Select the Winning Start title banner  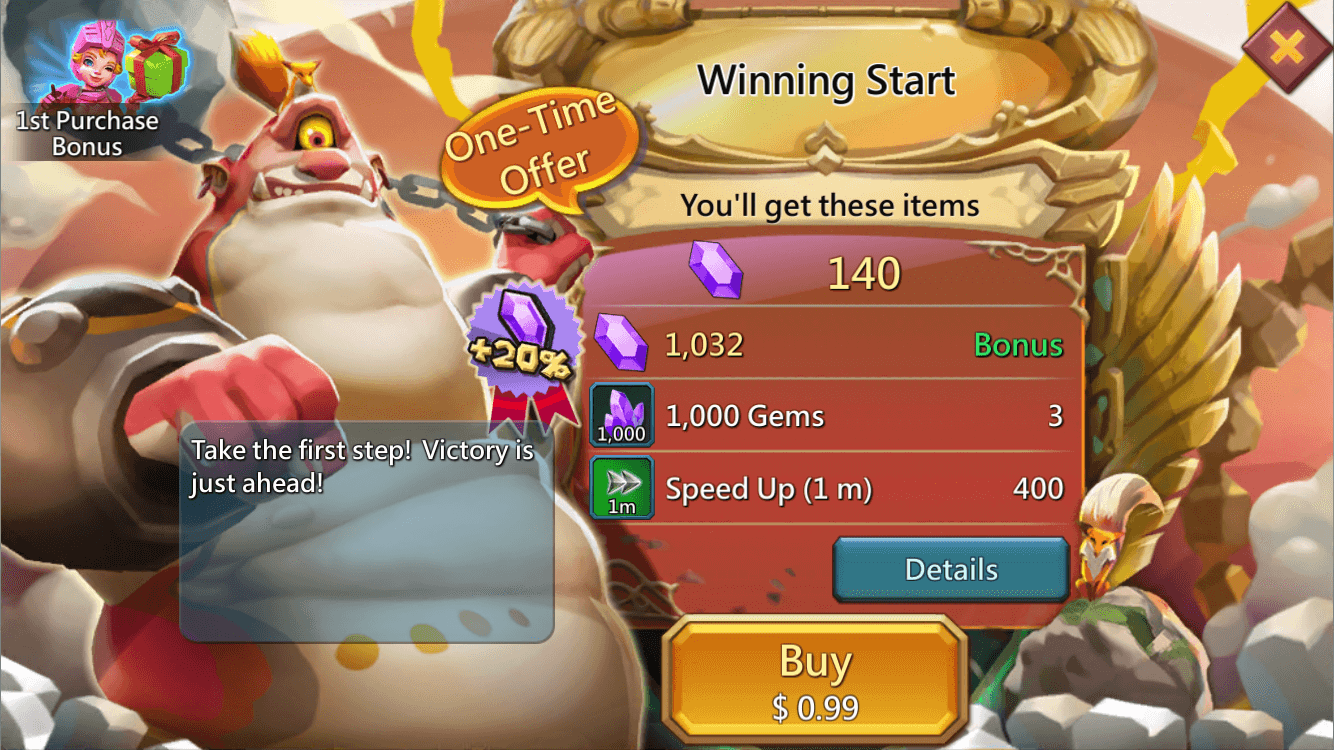click(x=828, y=80)
